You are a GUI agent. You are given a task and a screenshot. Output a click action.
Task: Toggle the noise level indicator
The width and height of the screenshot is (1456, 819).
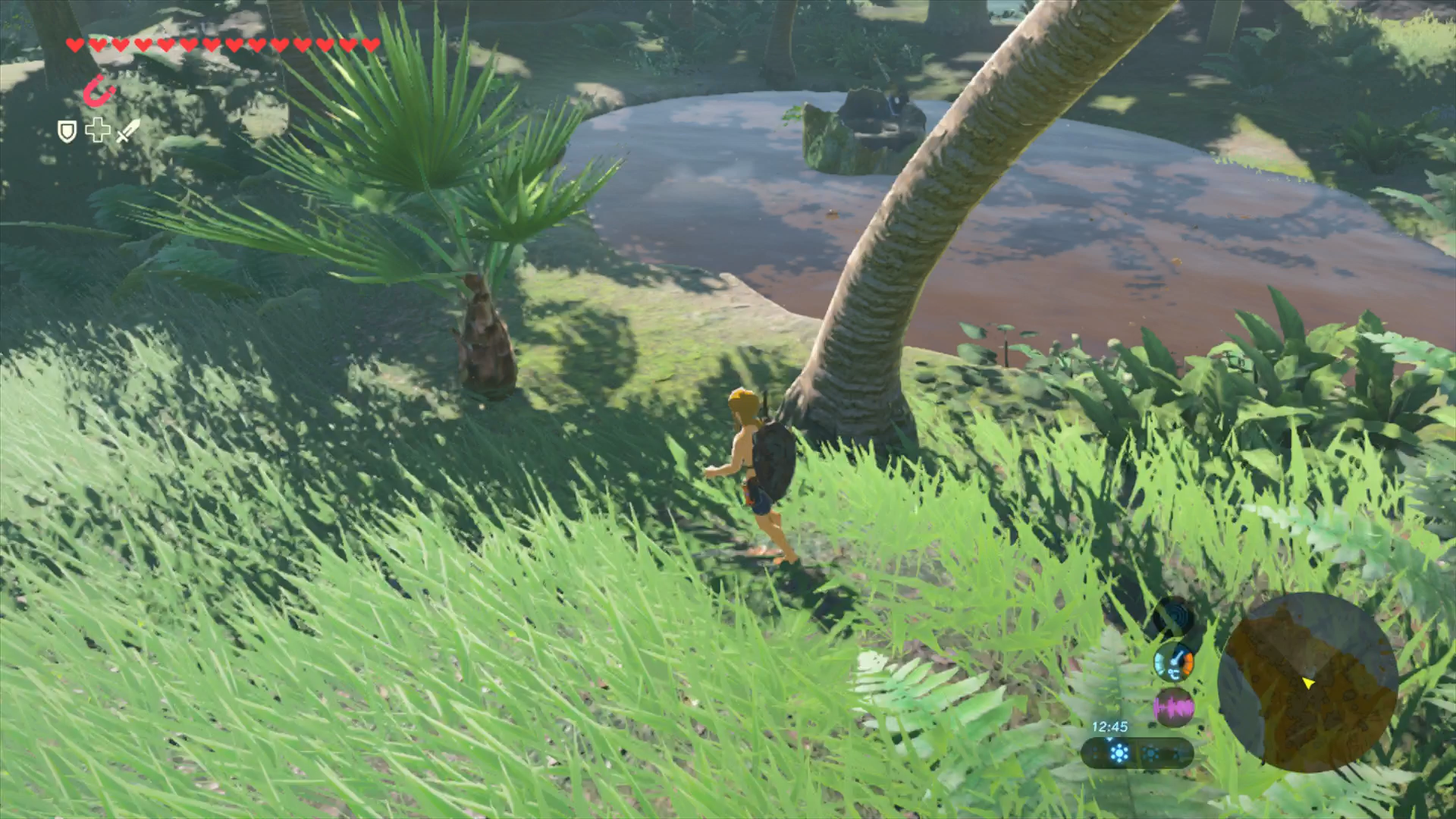coord(1174,705)
